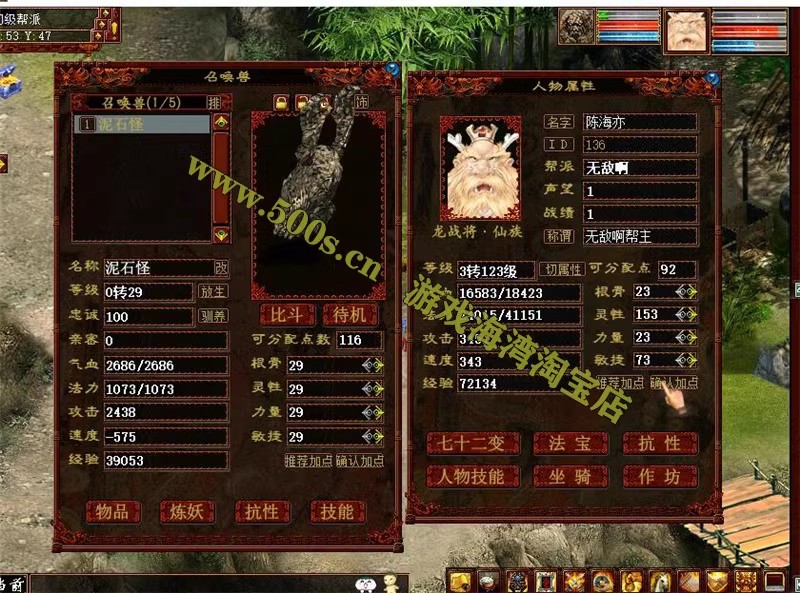Open the 炼妖 pet refining screen
The height and width of the screenshot is (593, 800).
point(187,511)
